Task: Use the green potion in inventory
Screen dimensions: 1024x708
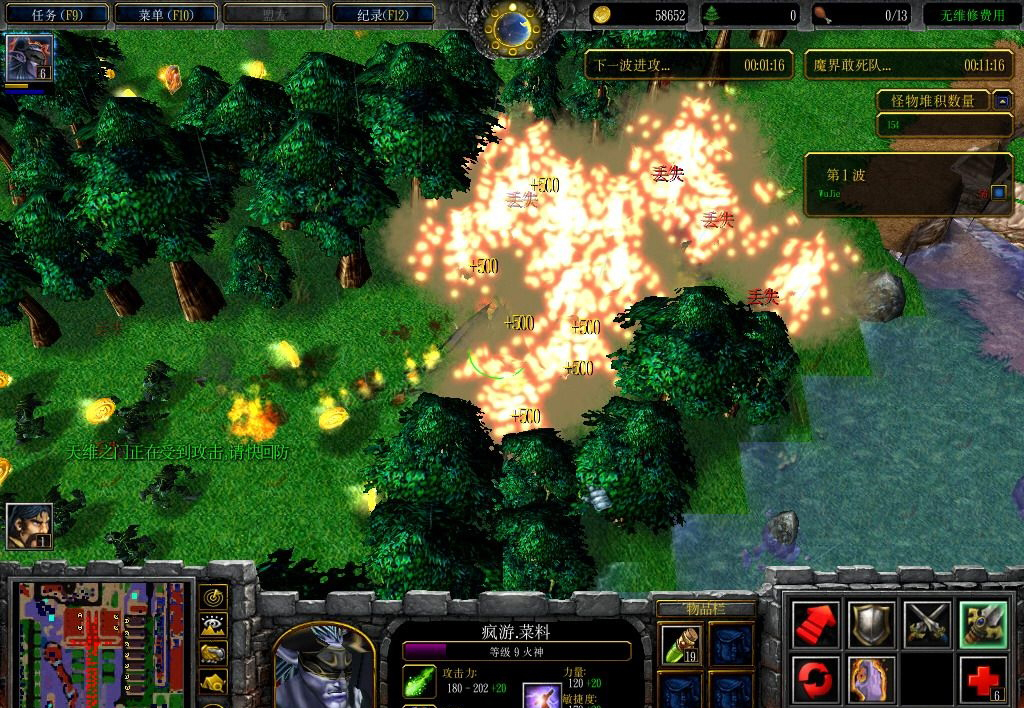Action: tap(679, 644)
